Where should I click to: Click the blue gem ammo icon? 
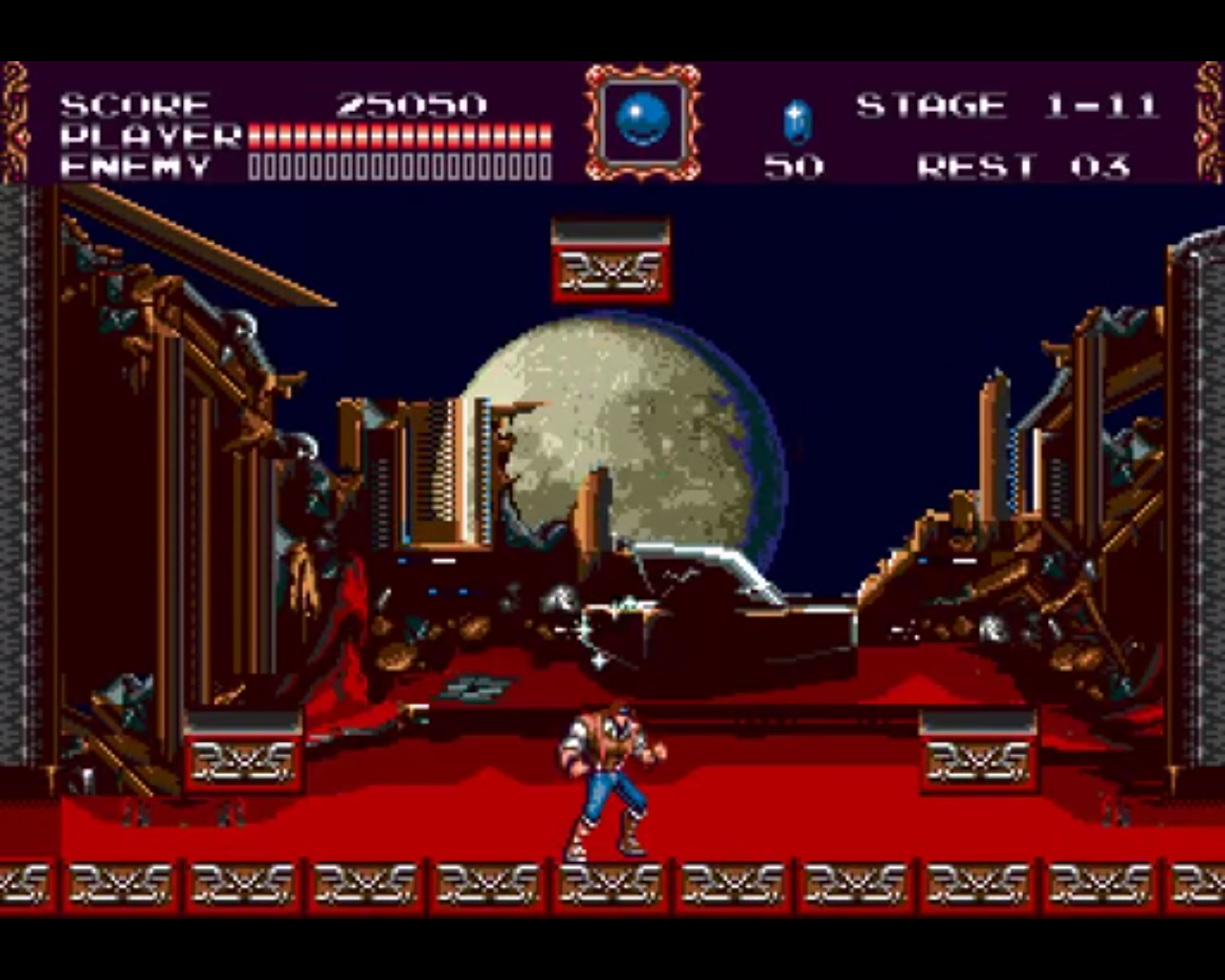[x=796, y=122]
